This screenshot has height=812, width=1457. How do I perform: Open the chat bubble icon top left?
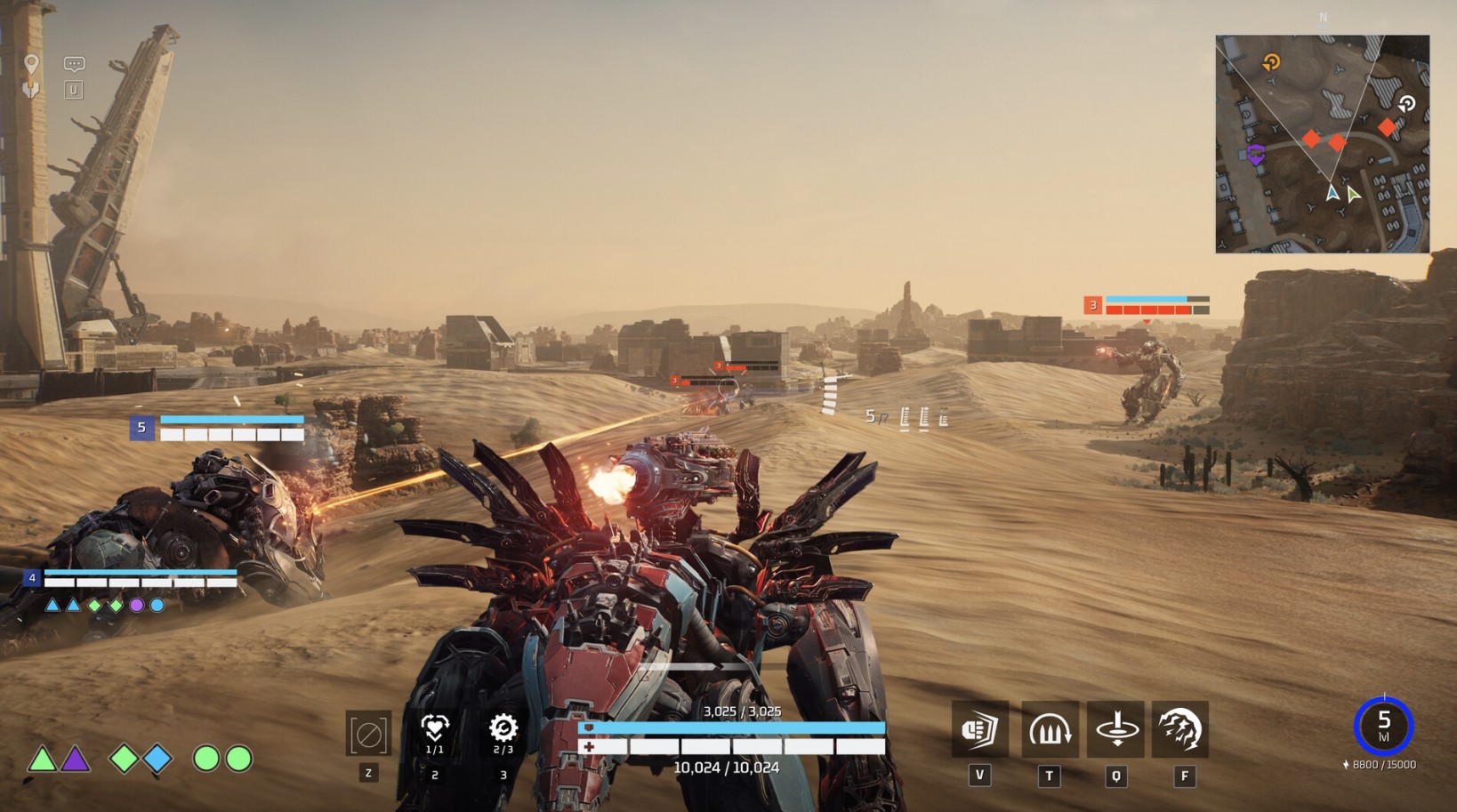(x=74, y=63)
